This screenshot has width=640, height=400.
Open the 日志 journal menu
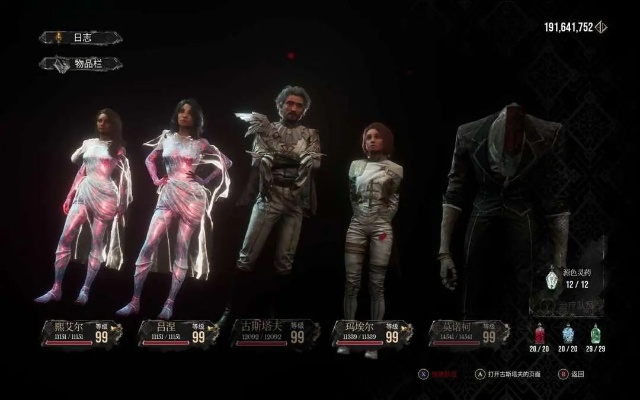coord(81,38)
